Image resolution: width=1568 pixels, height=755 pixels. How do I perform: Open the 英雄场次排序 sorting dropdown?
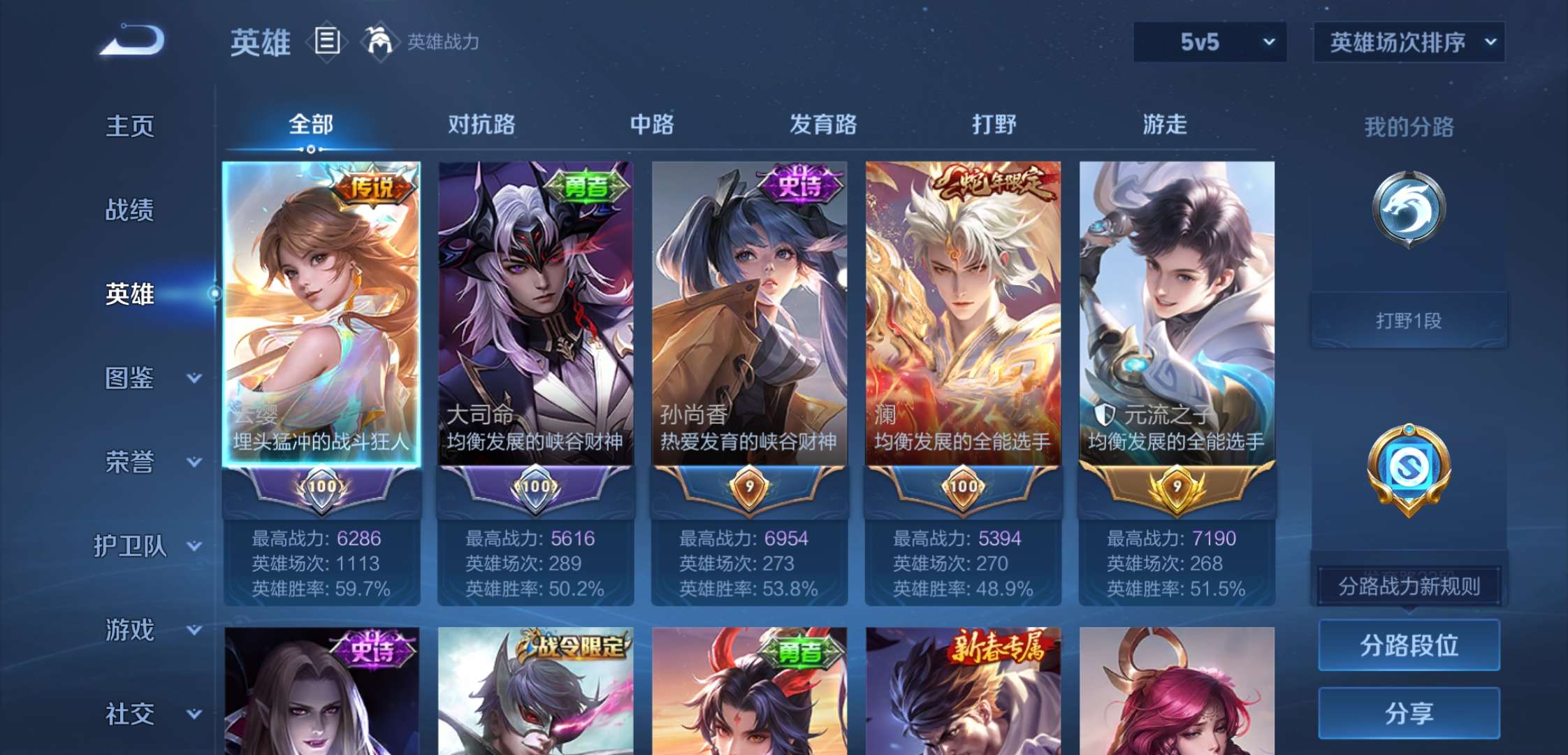[1408, 42]
